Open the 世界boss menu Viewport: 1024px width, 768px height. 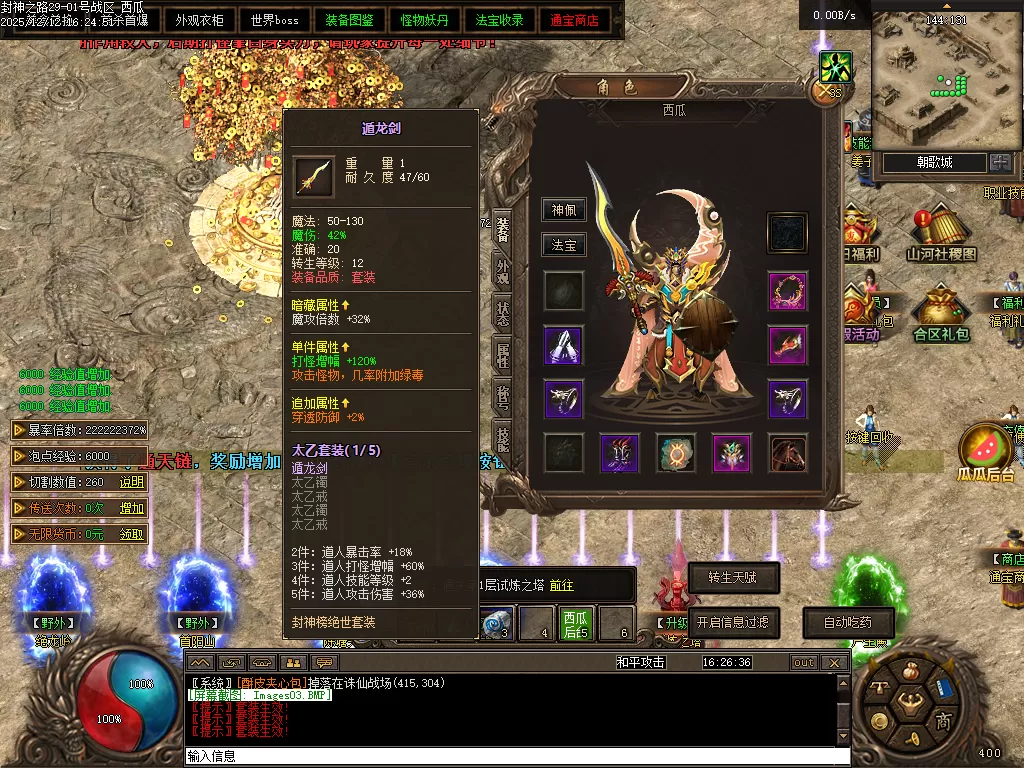274,20
